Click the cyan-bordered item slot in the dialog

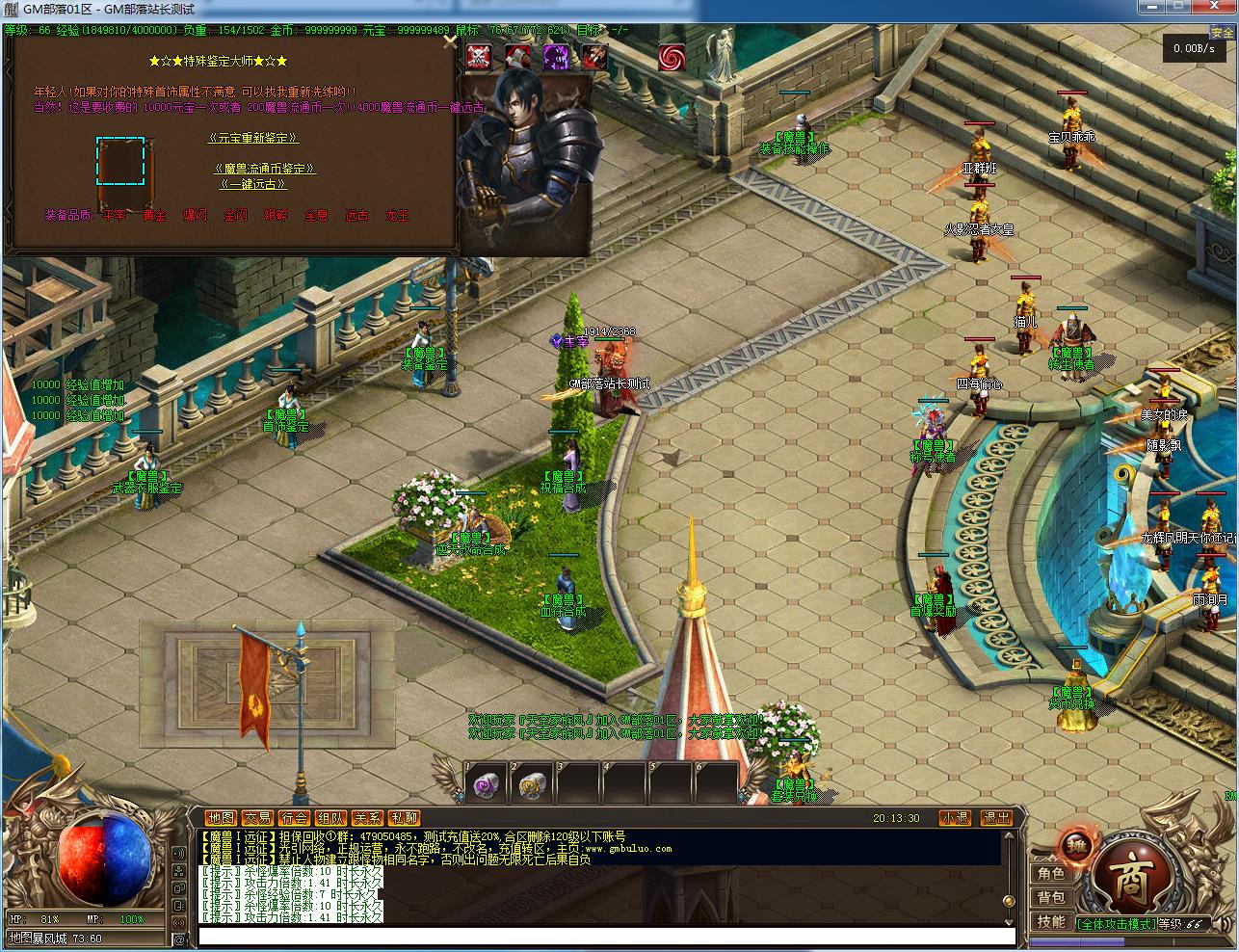[x=120, y=161]
